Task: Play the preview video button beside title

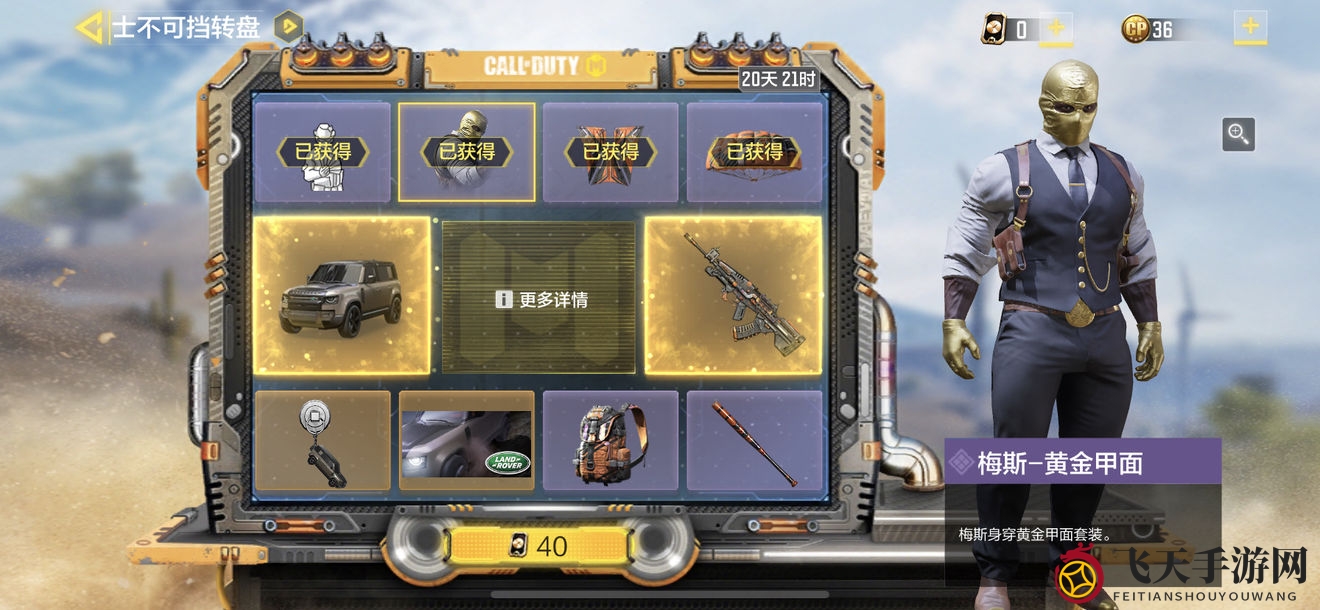Action: [288, 26]
